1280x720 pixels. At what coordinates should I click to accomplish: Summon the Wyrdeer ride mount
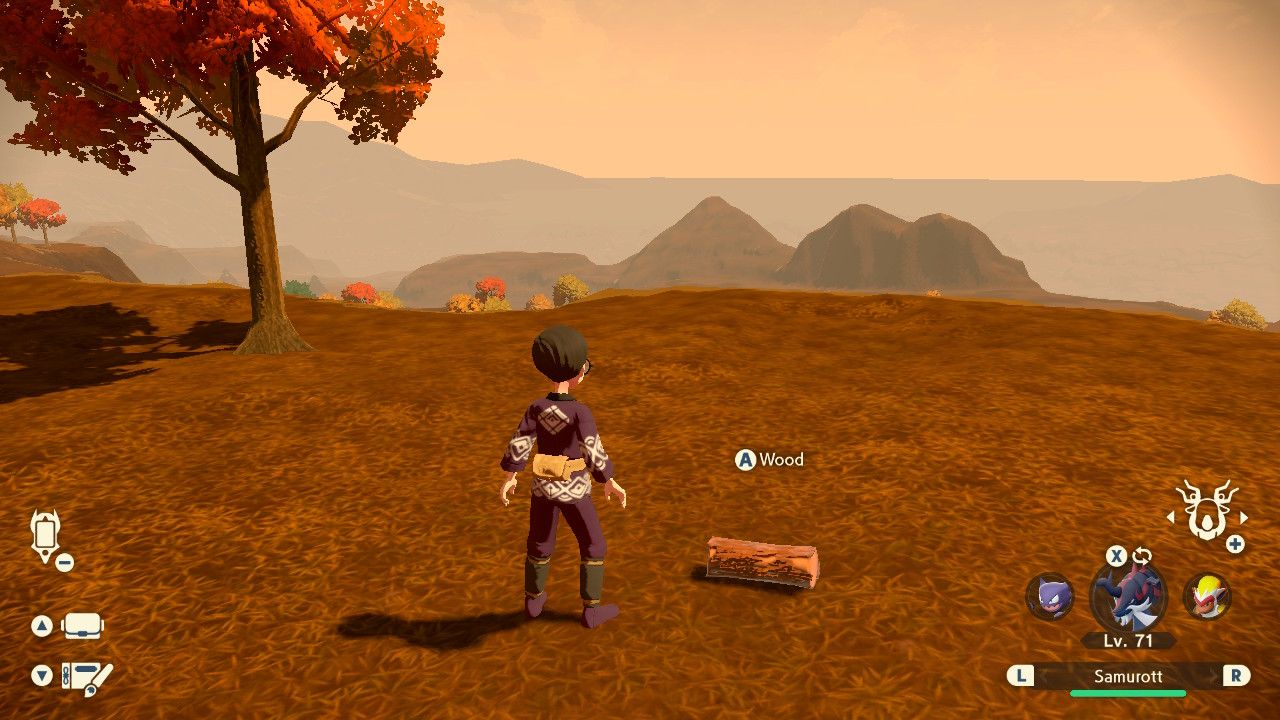click(x=1207, y=509)
